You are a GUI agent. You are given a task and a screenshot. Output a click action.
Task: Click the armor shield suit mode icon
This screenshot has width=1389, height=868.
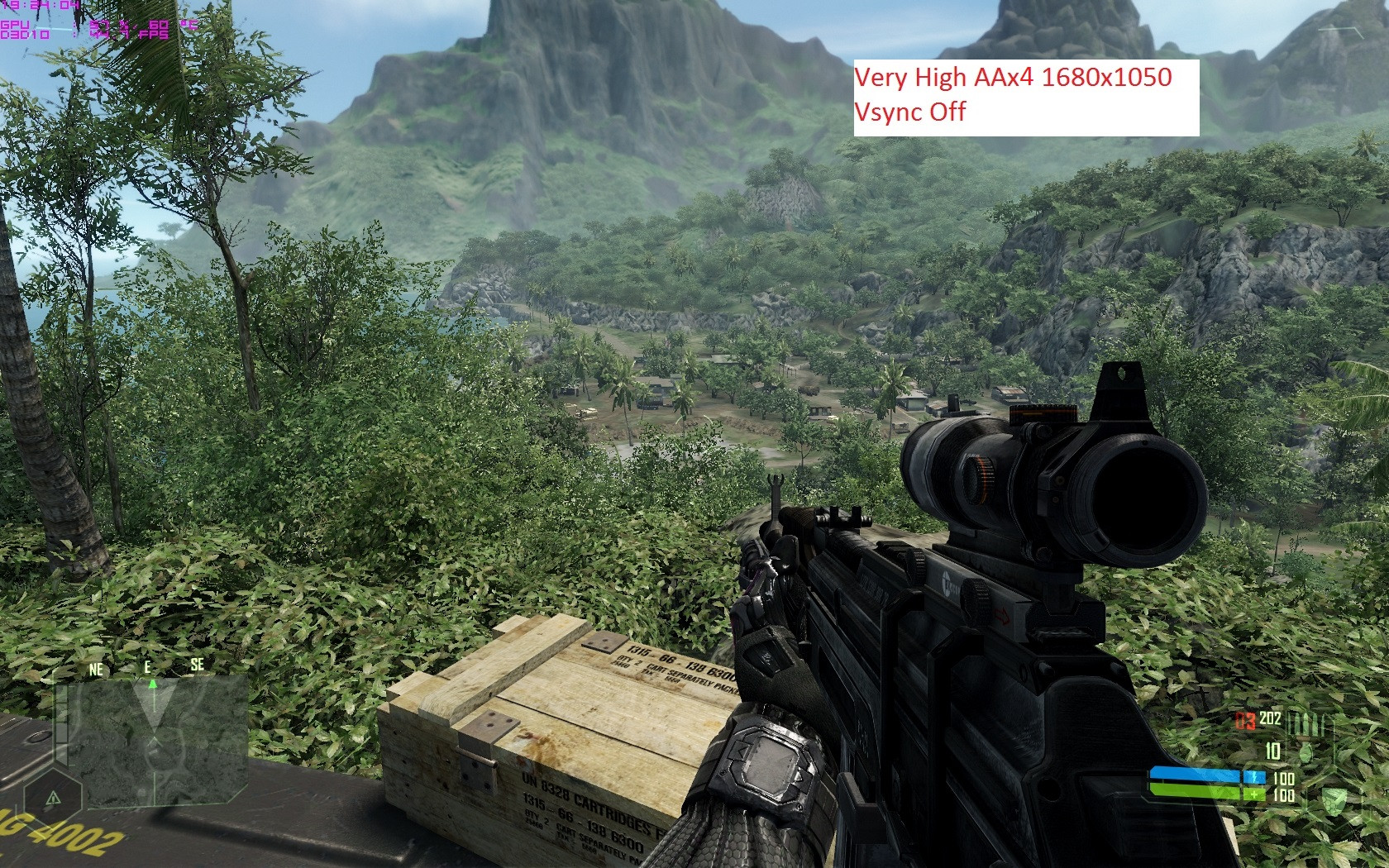[x=1334, y=799]
